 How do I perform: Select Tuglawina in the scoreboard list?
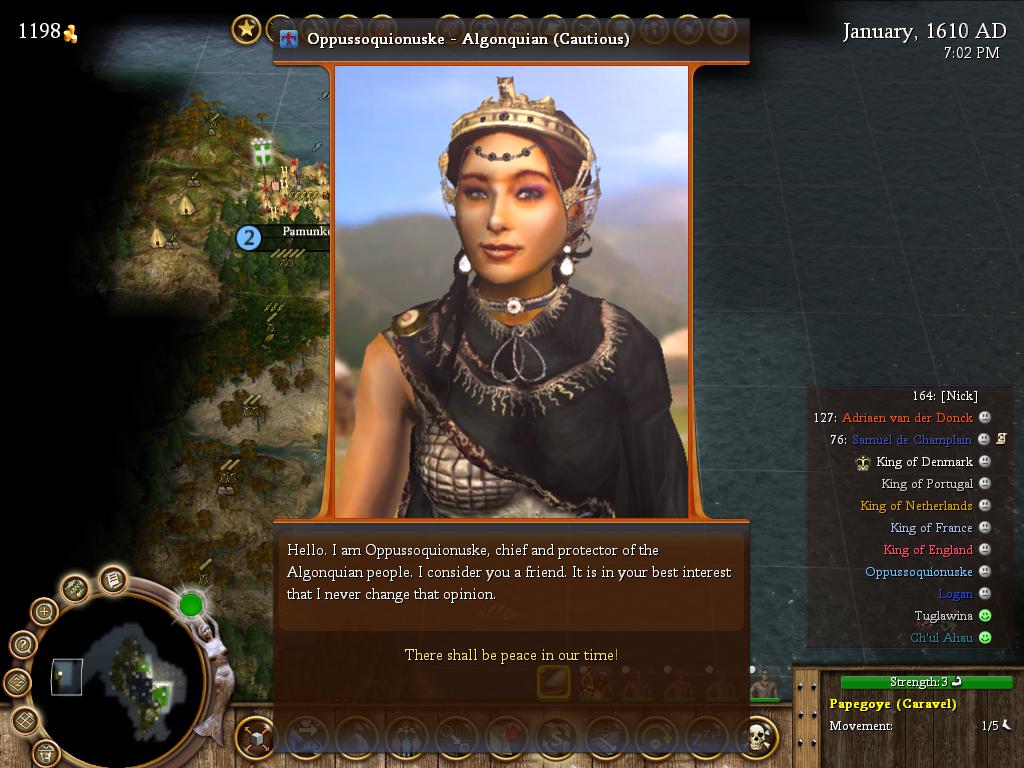[x=942, y=616]
